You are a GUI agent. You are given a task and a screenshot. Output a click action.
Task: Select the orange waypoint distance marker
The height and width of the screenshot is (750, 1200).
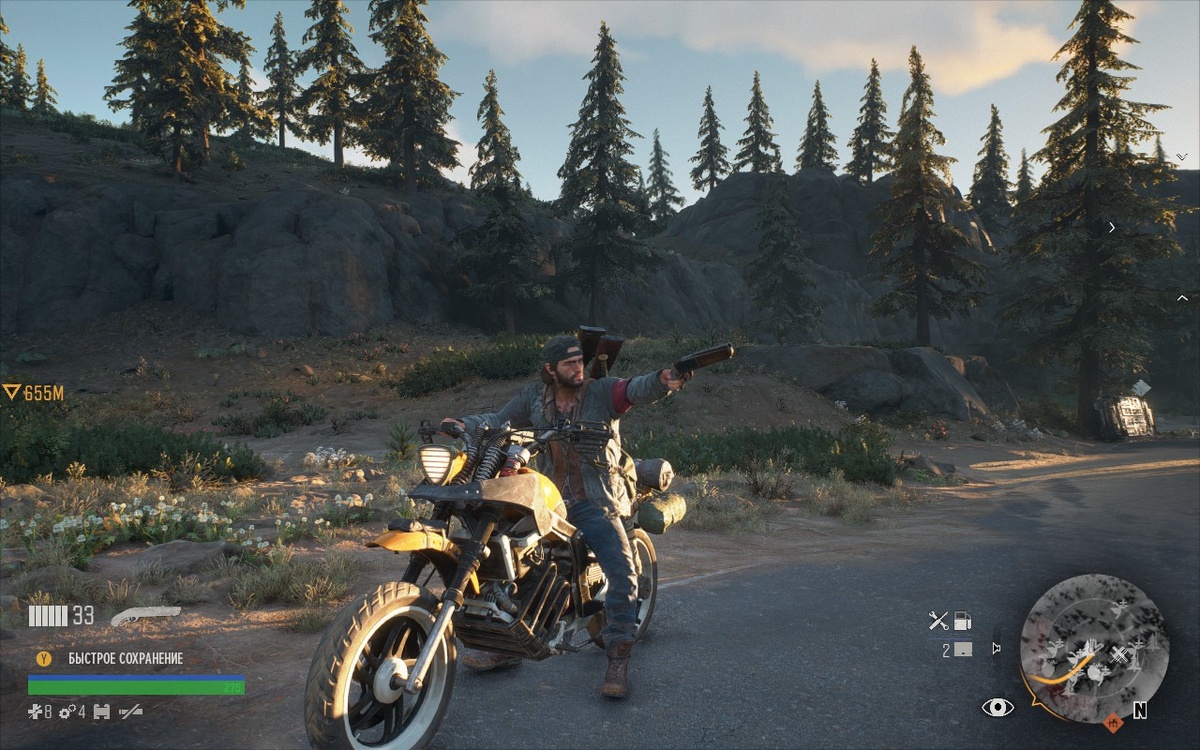coord(34,393)
